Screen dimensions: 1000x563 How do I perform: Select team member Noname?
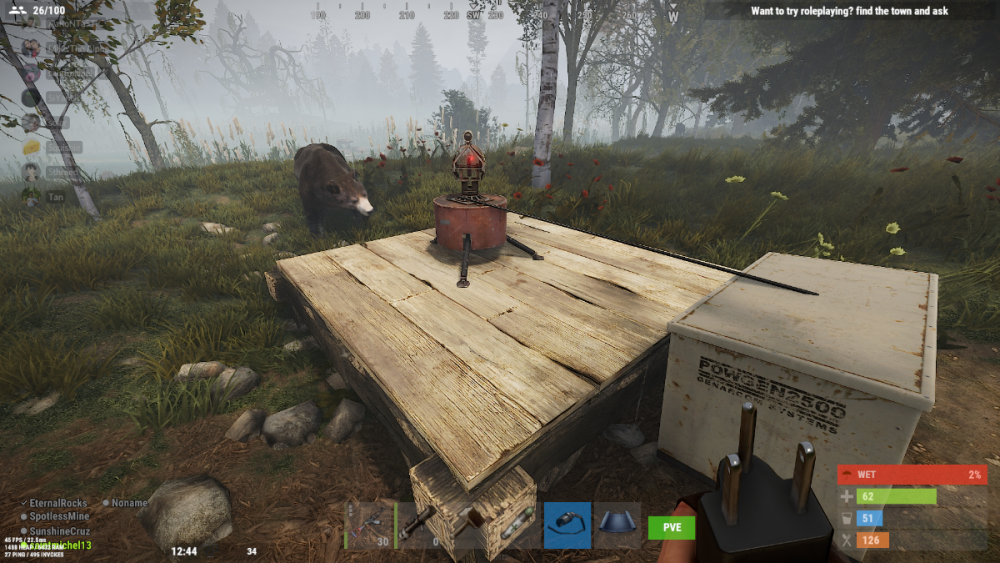128,503
